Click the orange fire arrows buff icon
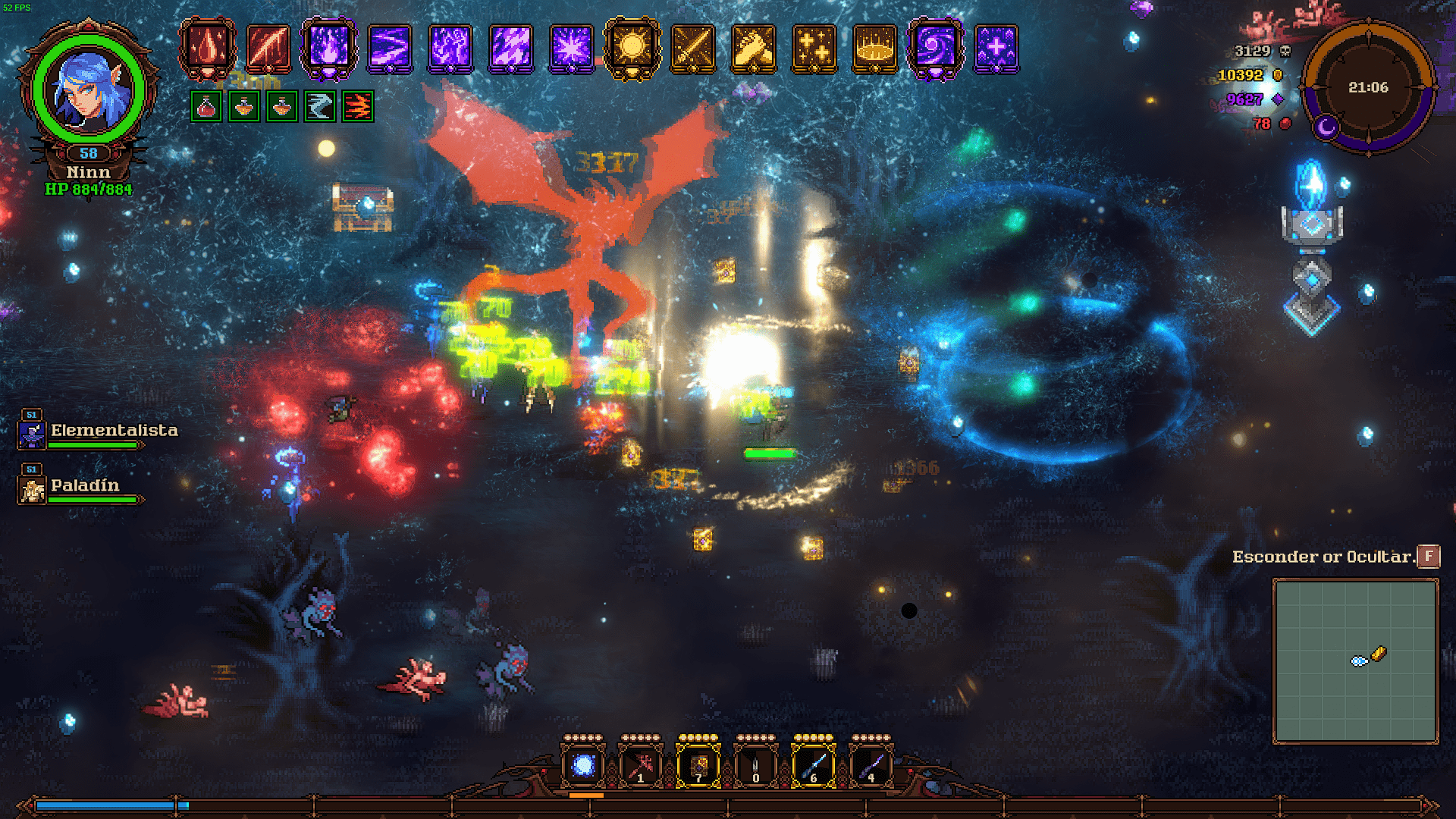 358,107
